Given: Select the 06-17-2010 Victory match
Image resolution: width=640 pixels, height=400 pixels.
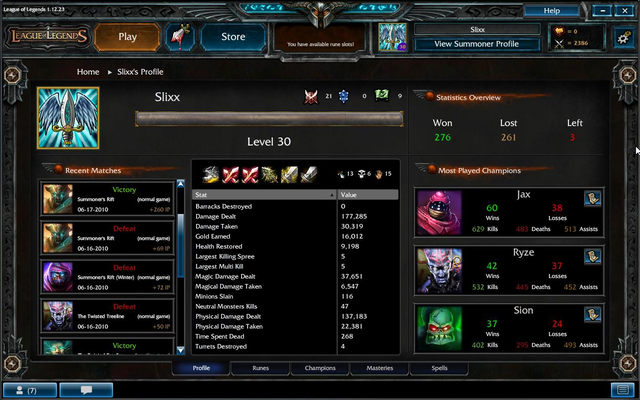Looking at the screenshot, I should [108, 199].
